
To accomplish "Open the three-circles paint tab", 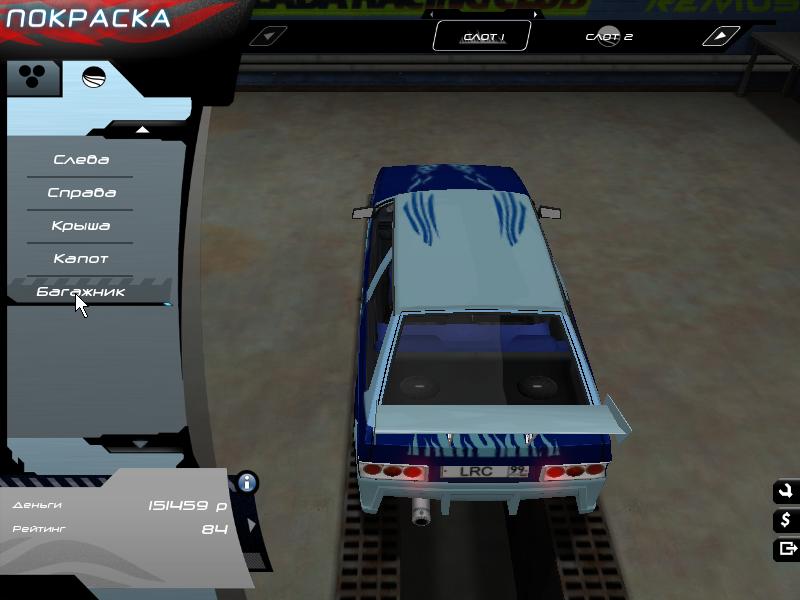I will pyautogui.click(x=32, y=78).
